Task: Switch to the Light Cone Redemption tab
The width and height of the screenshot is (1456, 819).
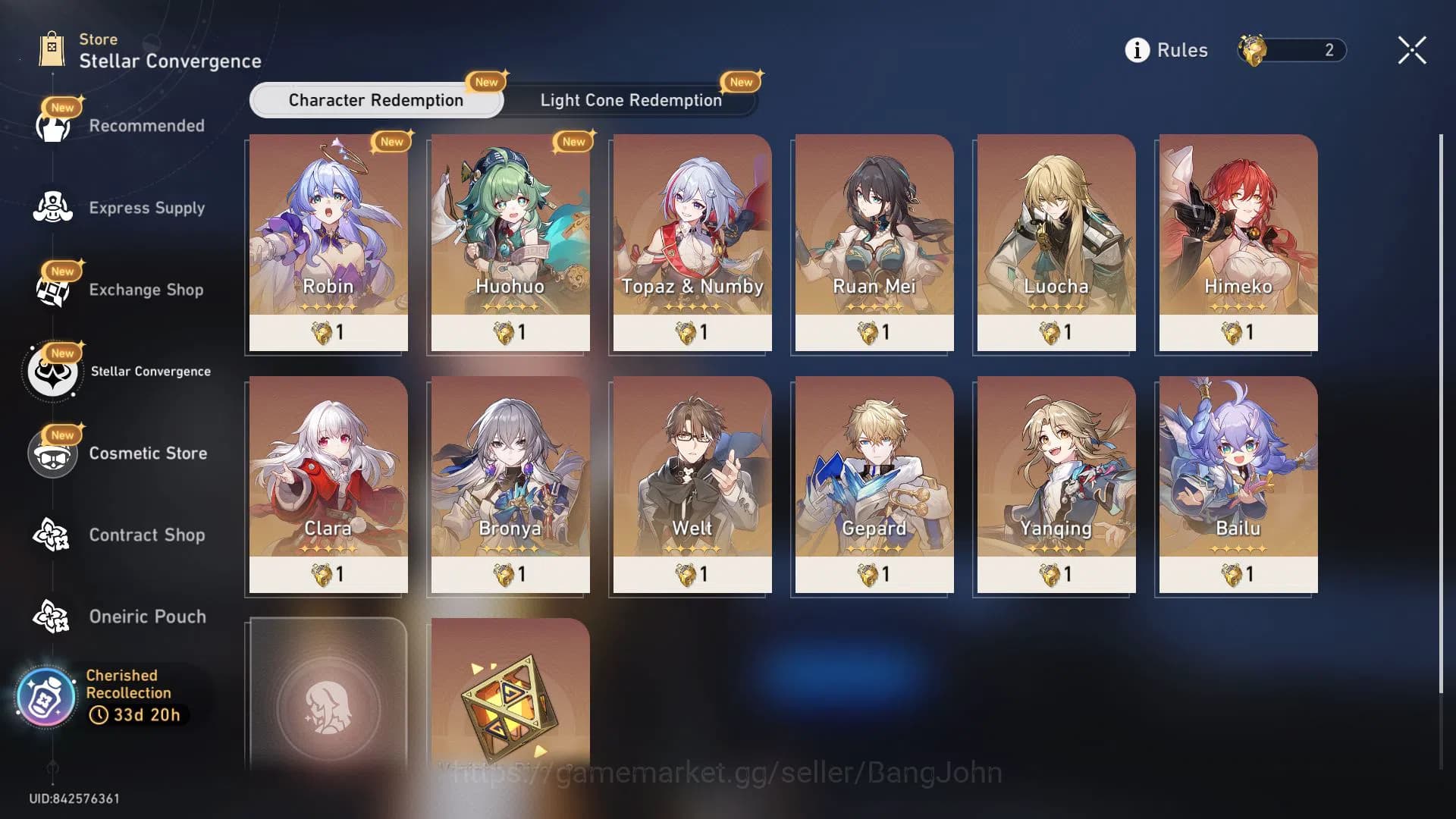Action: click(x=630, y=100)
